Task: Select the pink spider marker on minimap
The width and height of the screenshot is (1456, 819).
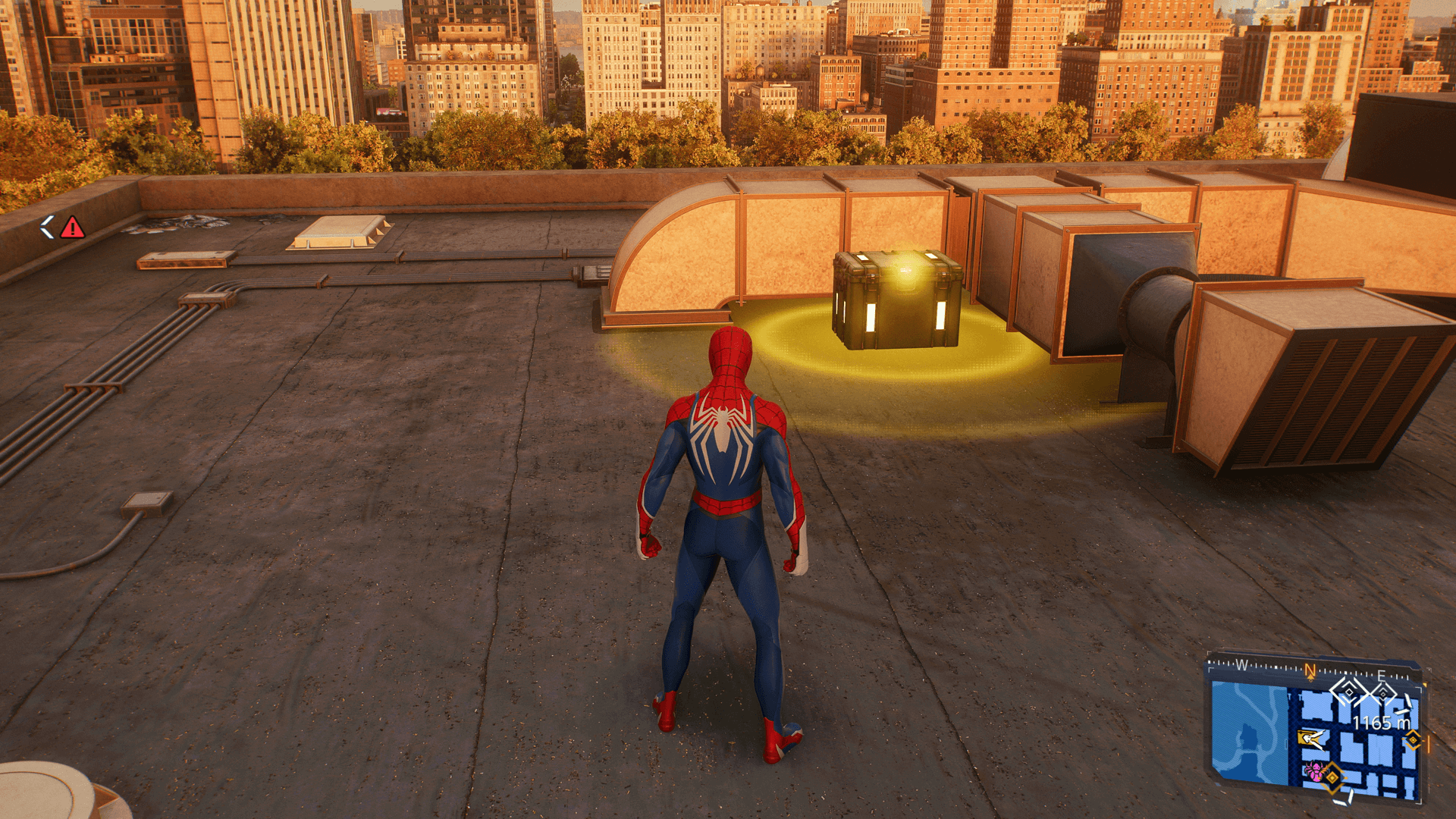Action: click(x=1313, y=771)
